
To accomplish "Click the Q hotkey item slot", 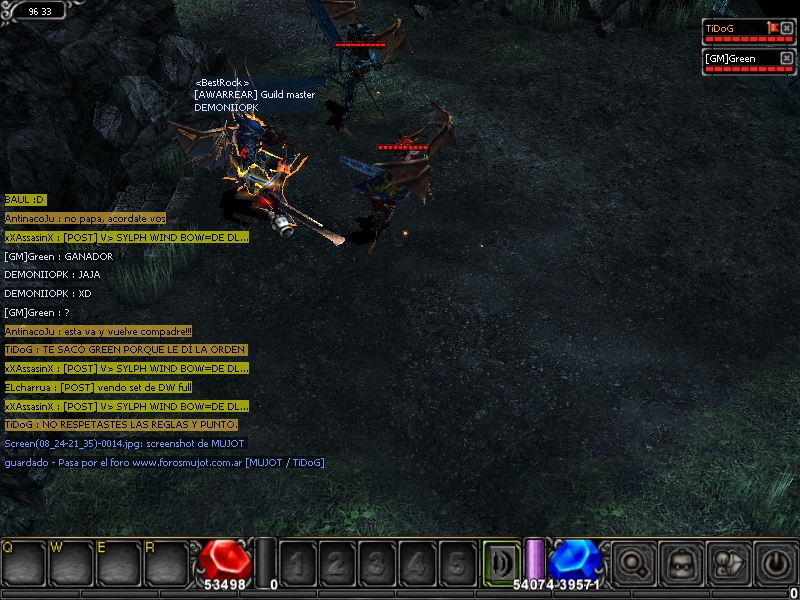I will [x=25, y=565].
